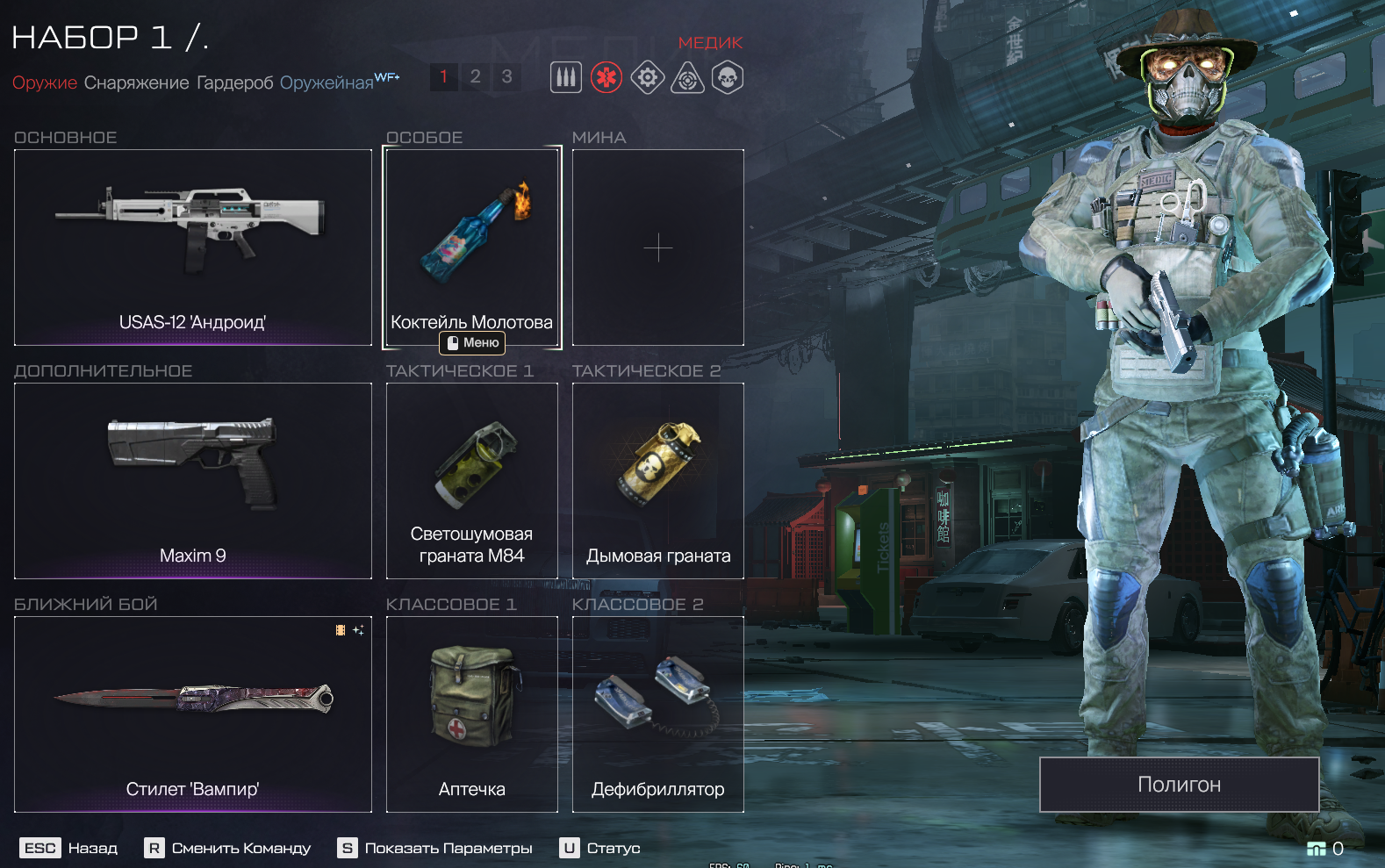
Task: Select the rifleman class bullets icon
Action: (566, 78)
